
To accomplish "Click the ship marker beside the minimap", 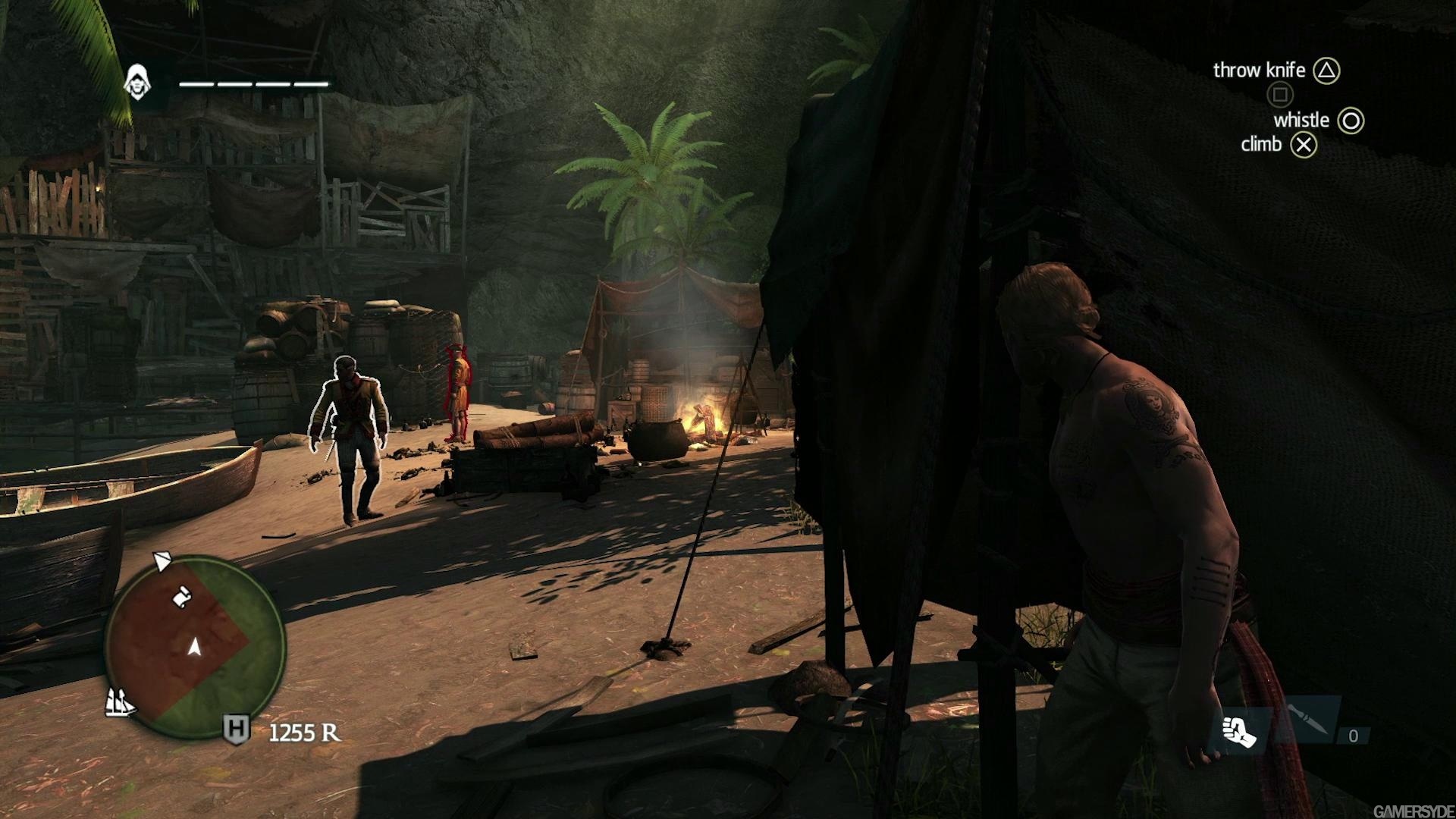I will click(x=119, y=702).
